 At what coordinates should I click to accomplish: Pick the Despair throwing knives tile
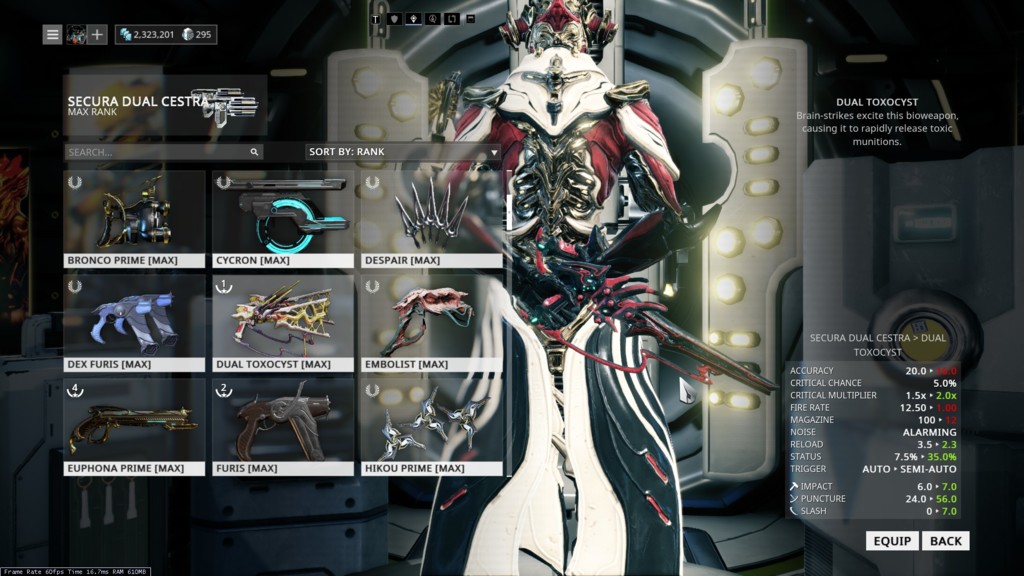[x=431, y=219]
